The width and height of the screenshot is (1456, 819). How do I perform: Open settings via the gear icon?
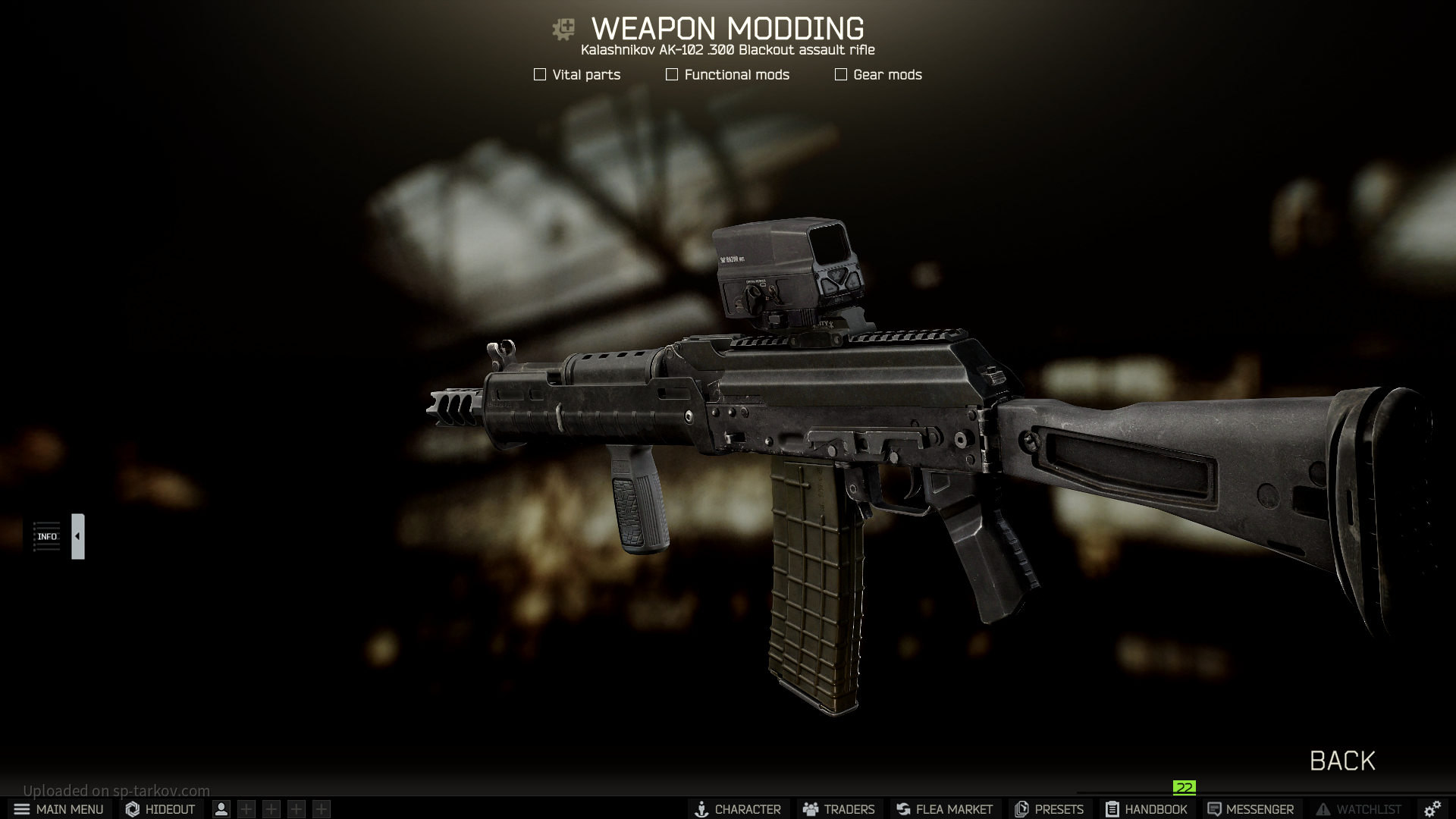1432,809
